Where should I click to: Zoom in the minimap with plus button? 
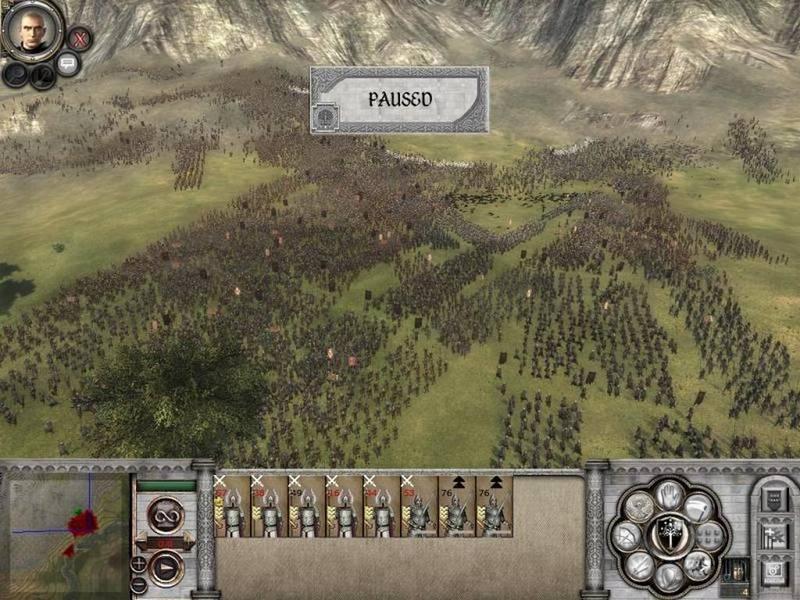pyautogui.click(x=138, y=562)
